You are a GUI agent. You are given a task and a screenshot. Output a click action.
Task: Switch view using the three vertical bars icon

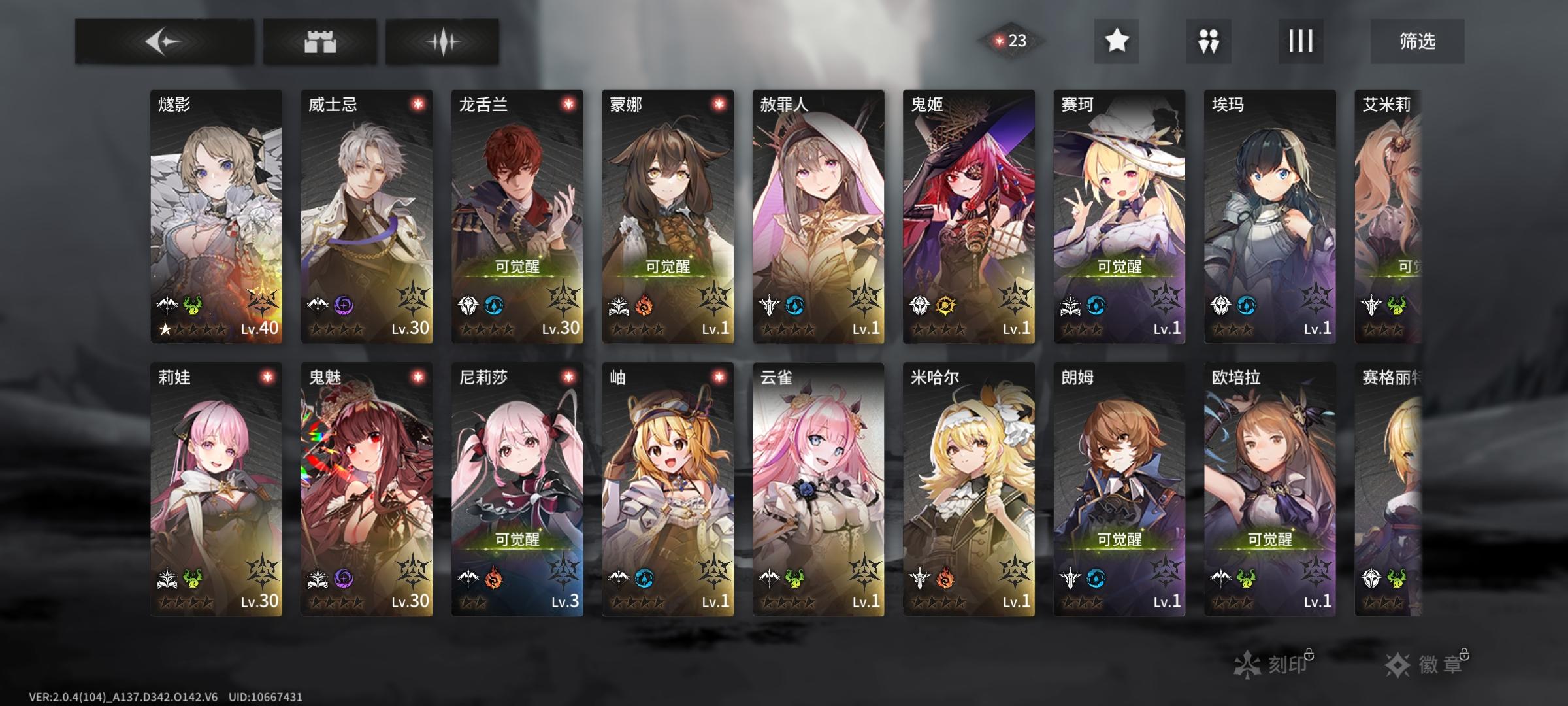(1301, 41)
